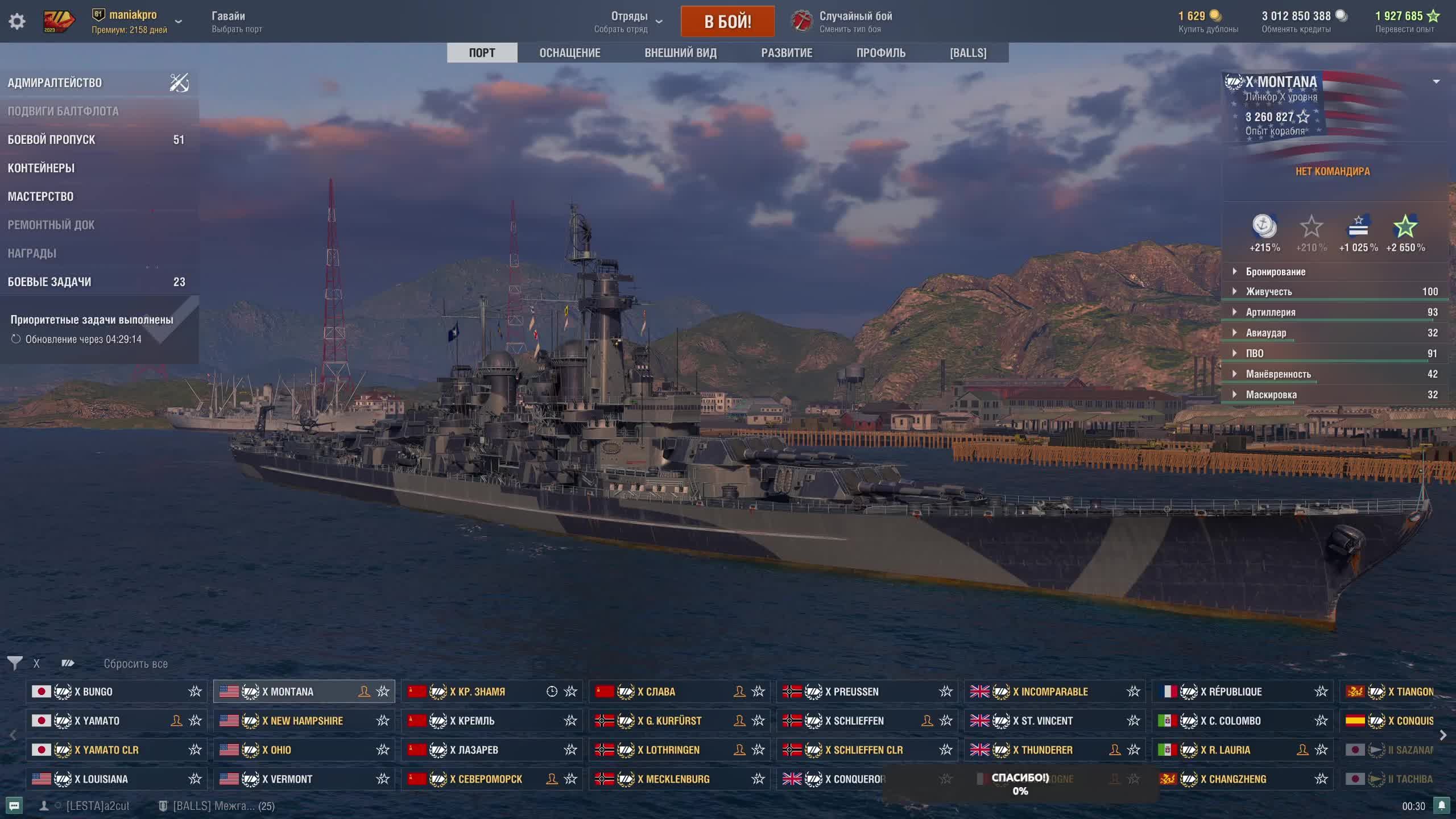The height and width of the screenshot is (819, 1456).
Task: Expand the Артиллерия stats row
Action: tap(1271, 312)
